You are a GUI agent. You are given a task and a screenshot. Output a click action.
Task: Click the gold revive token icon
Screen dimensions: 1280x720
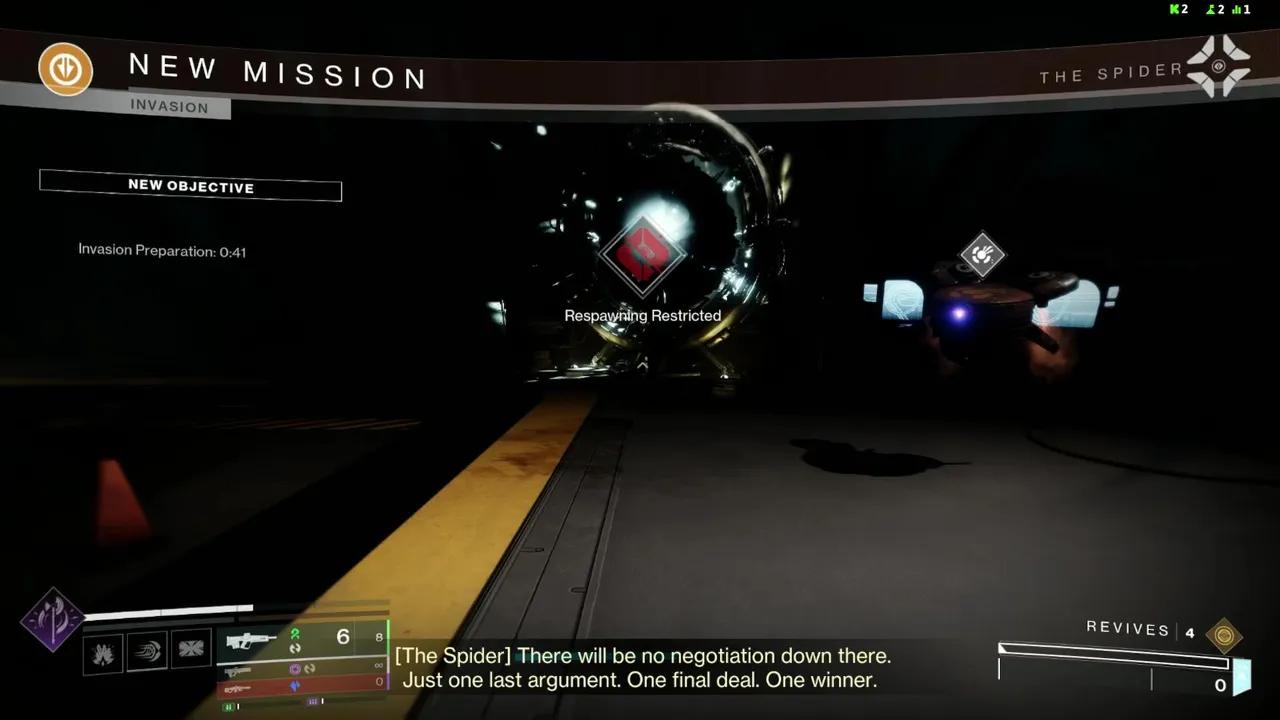tap(1223, 635)
